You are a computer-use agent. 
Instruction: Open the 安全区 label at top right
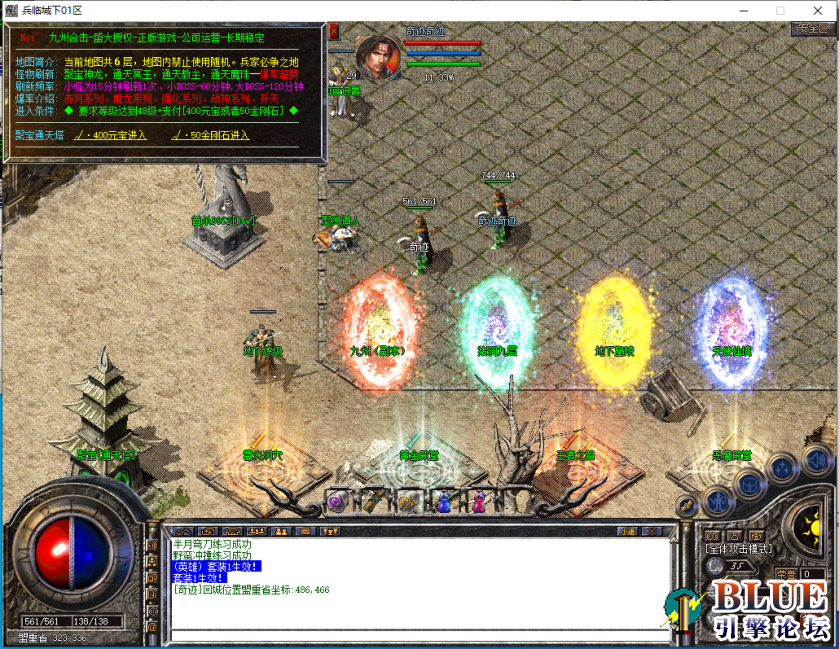pyautogui.click(x=812, y=29)
